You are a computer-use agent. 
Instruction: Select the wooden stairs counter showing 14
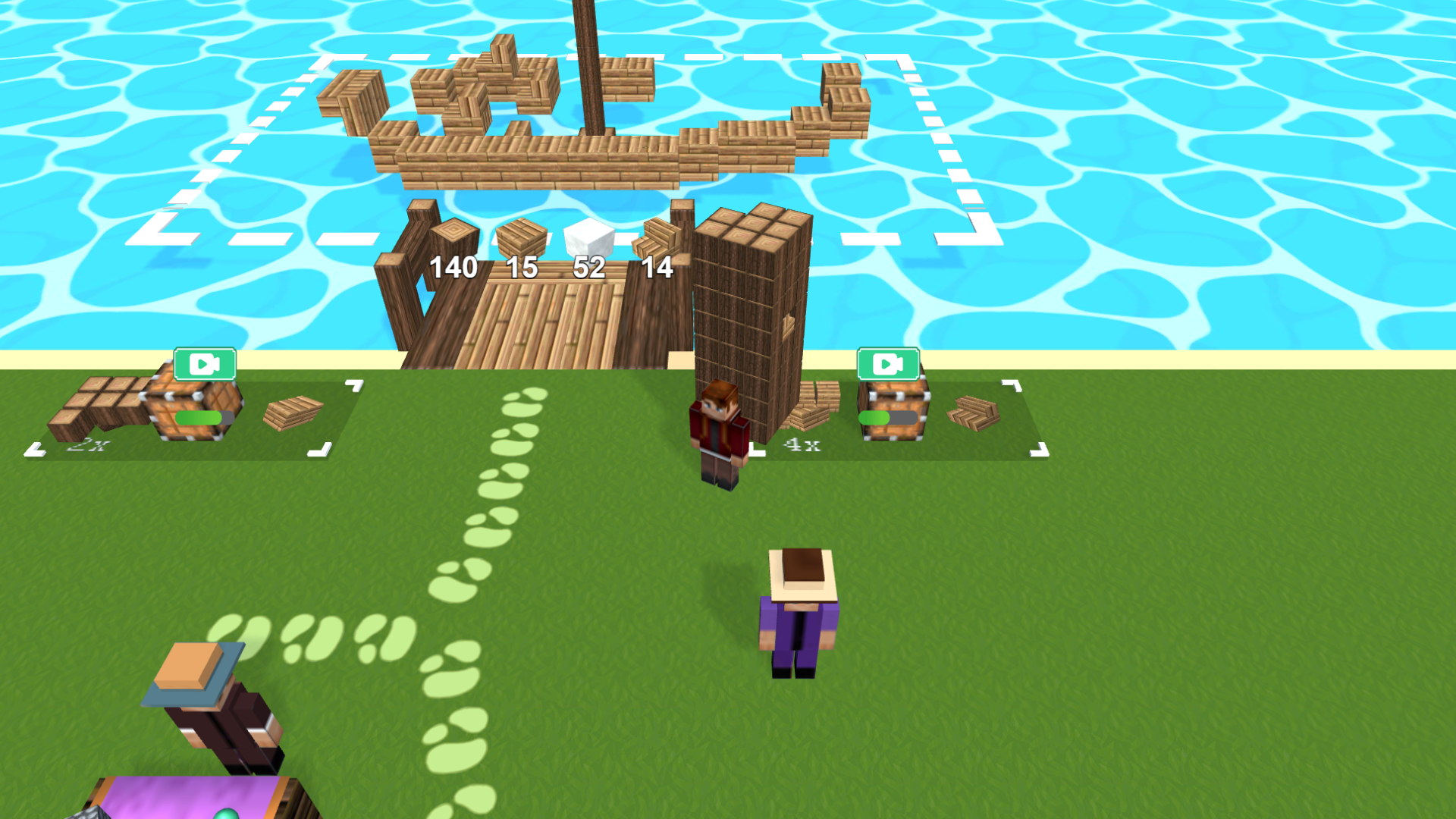[x=657, y=267]
